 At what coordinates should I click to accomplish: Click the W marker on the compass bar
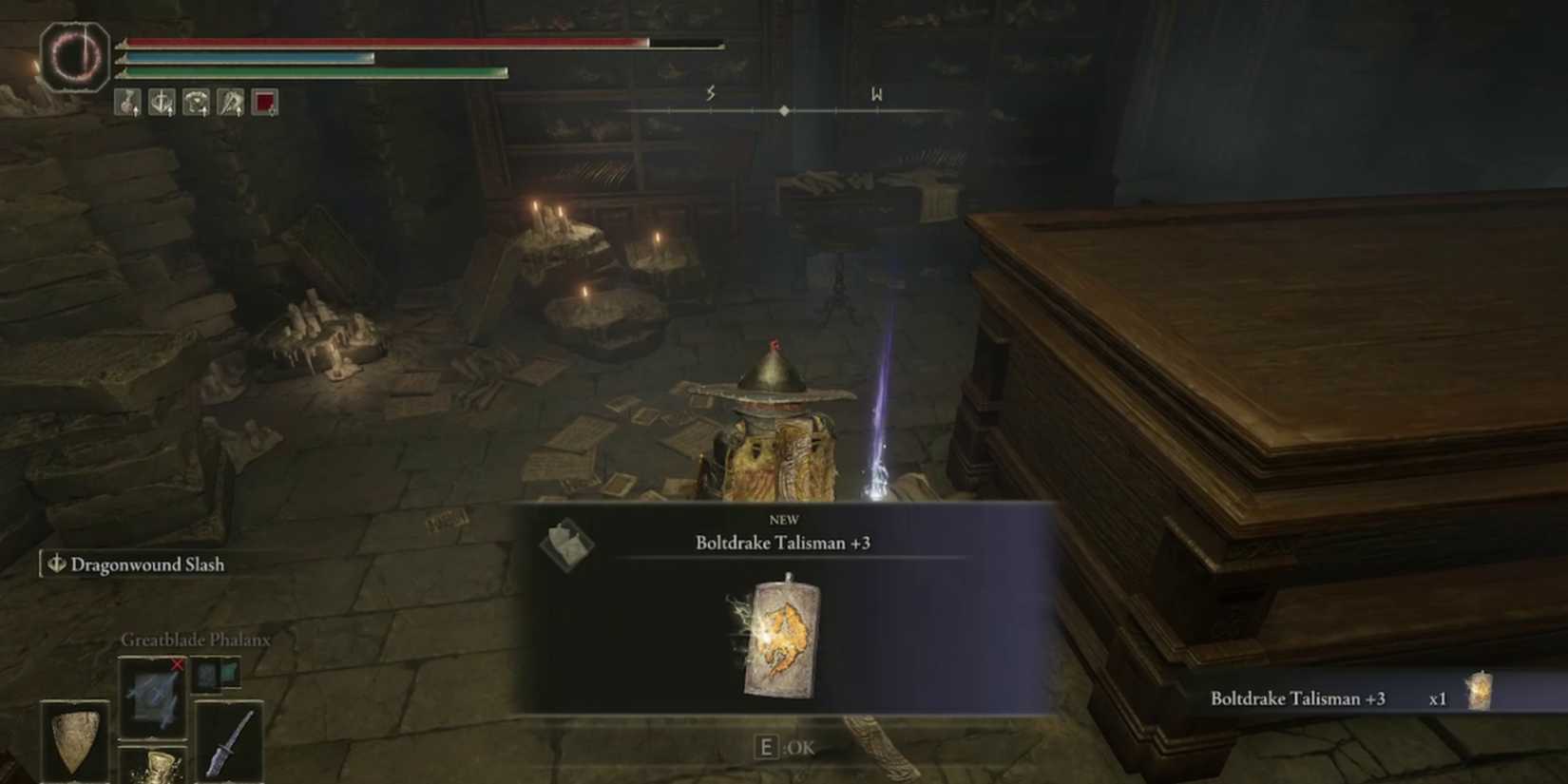point(877,95)
